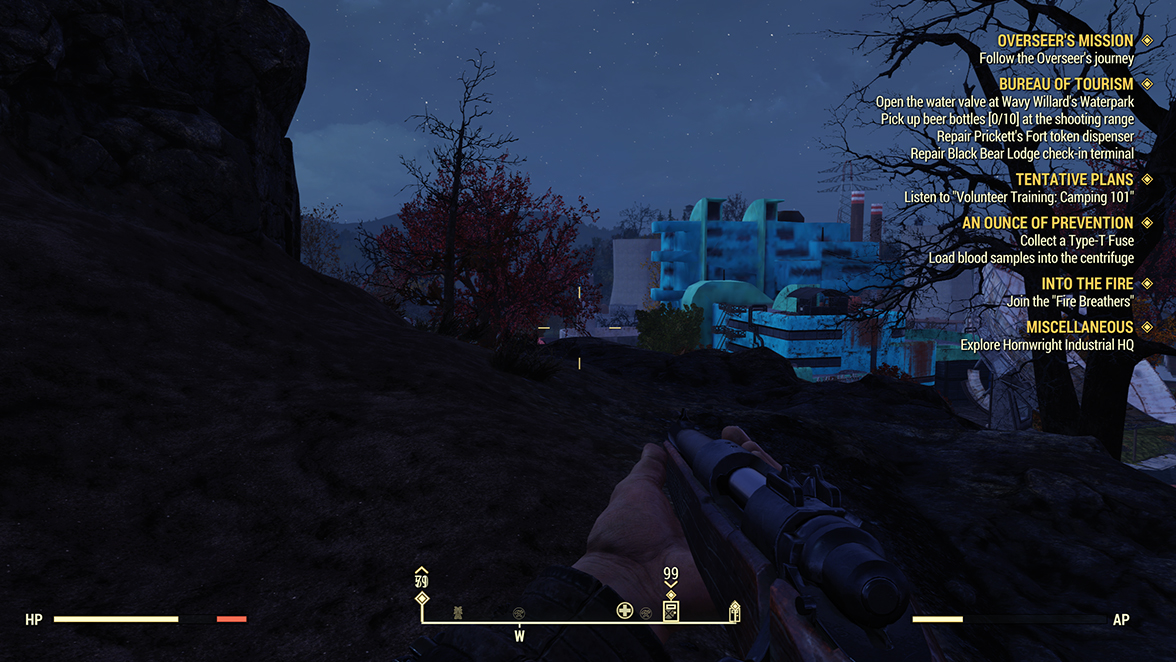Screen dimensions: 1176x662
Task: Click the Wavy Willard's water valve objective
Action: click(x=1004, y=102)
